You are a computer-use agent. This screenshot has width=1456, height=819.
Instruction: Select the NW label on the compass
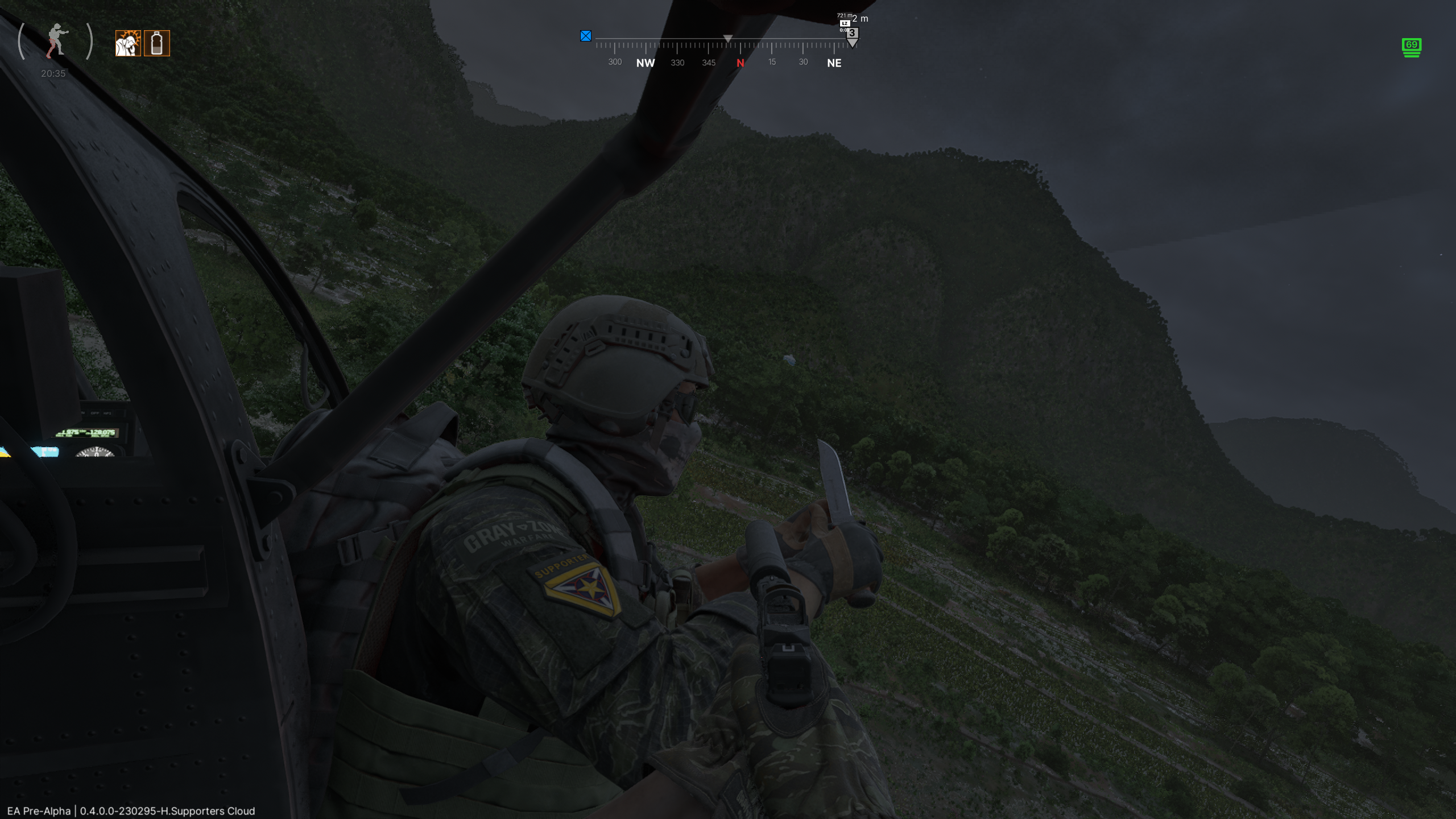(645, 63)
